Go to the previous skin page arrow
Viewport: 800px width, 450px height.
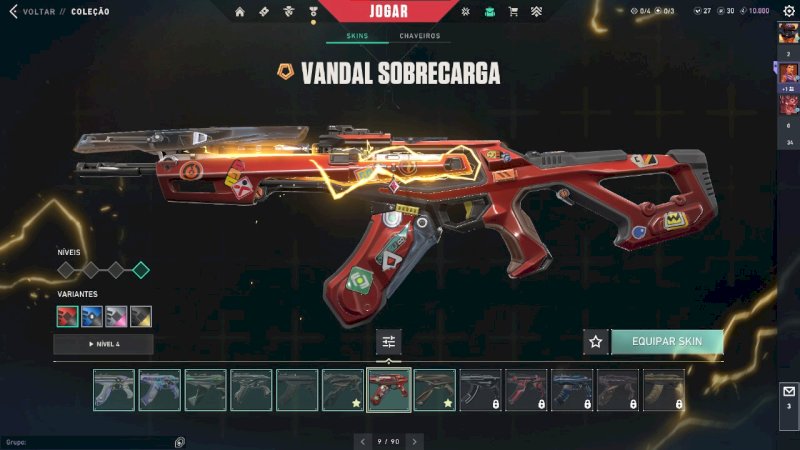tap(363, 441)
